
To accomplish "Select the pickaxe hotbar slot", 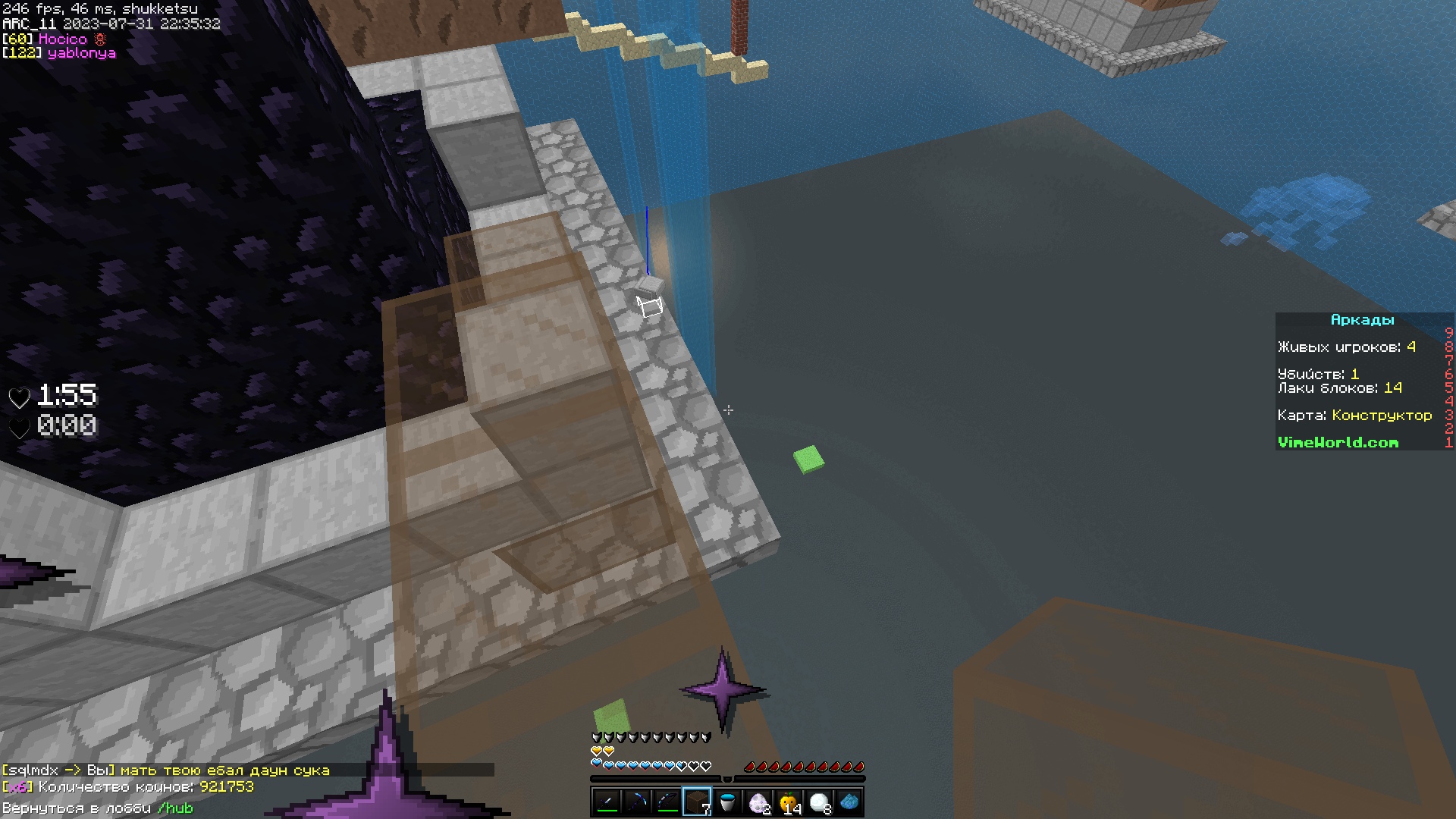I will tap(637, 802).
